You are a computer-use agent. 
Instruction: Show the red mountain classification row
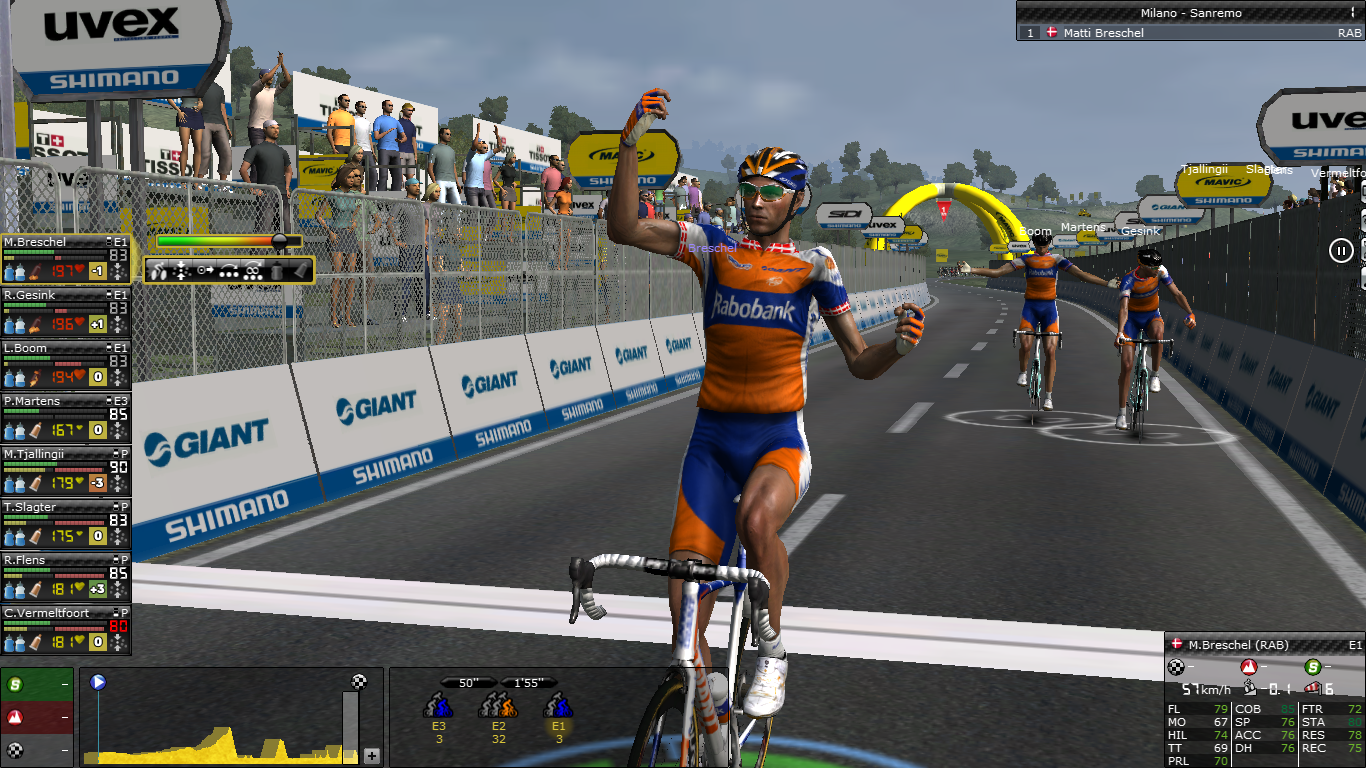(x=37, y=717)
